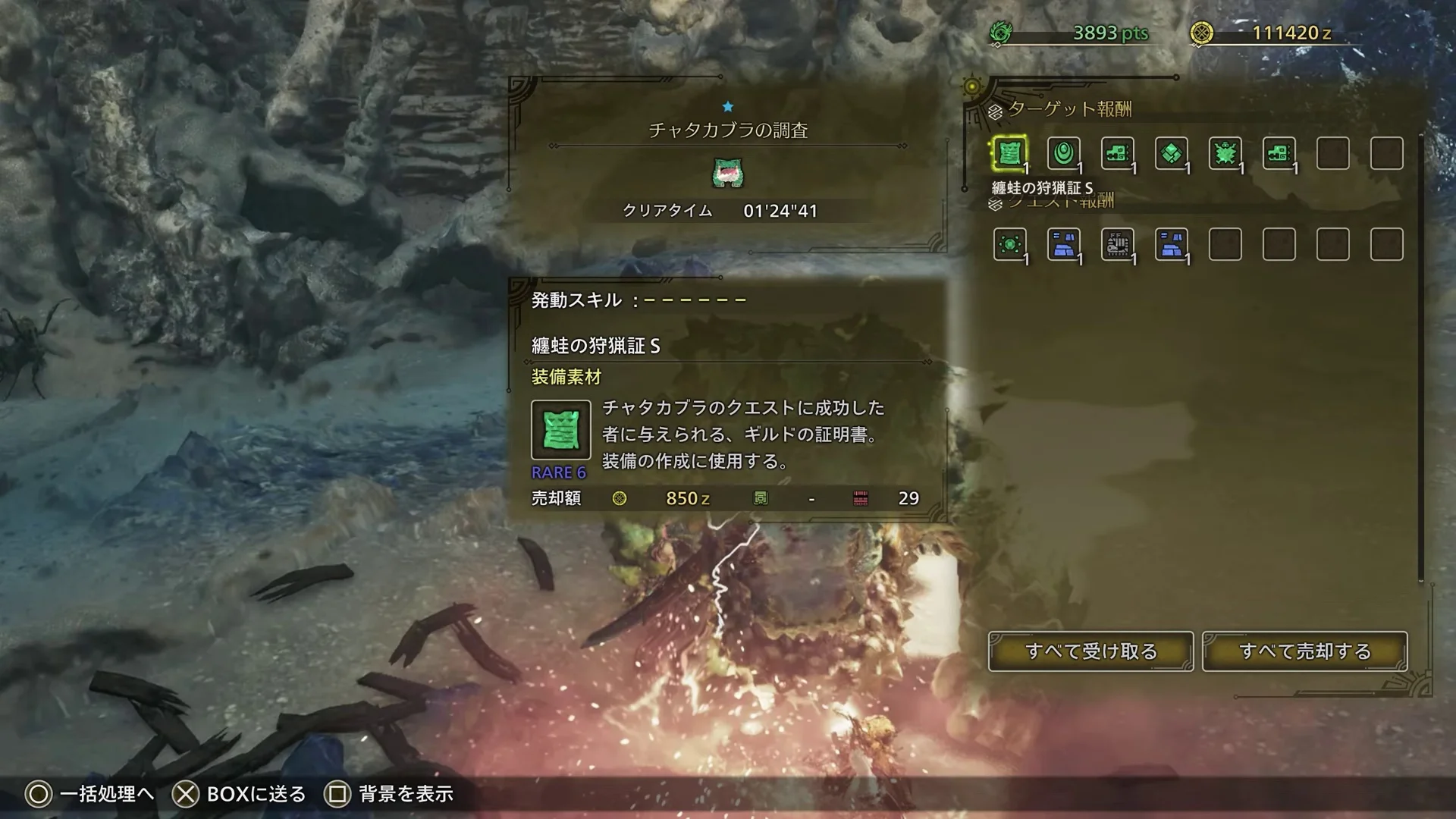Select the blue armor sphere reward icon

point(1063,244)
